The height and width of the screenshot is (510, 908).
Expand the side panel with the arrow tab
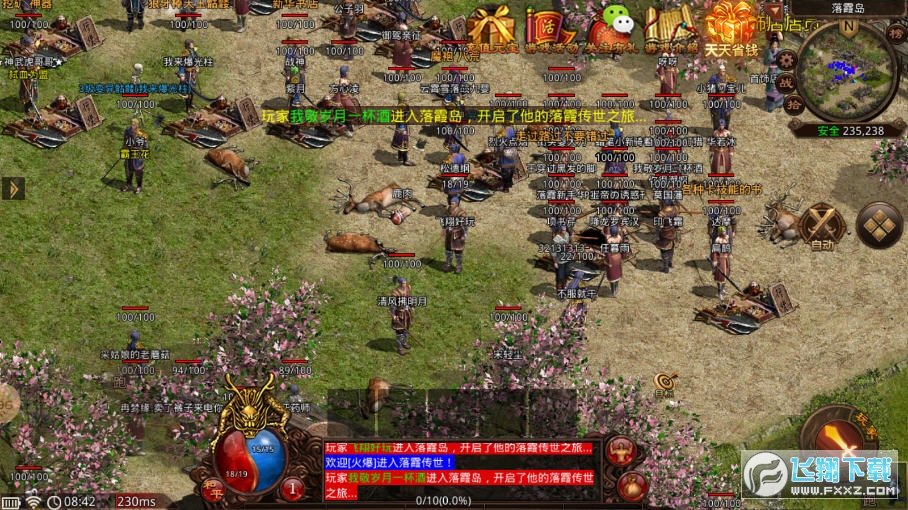point(13,188)
